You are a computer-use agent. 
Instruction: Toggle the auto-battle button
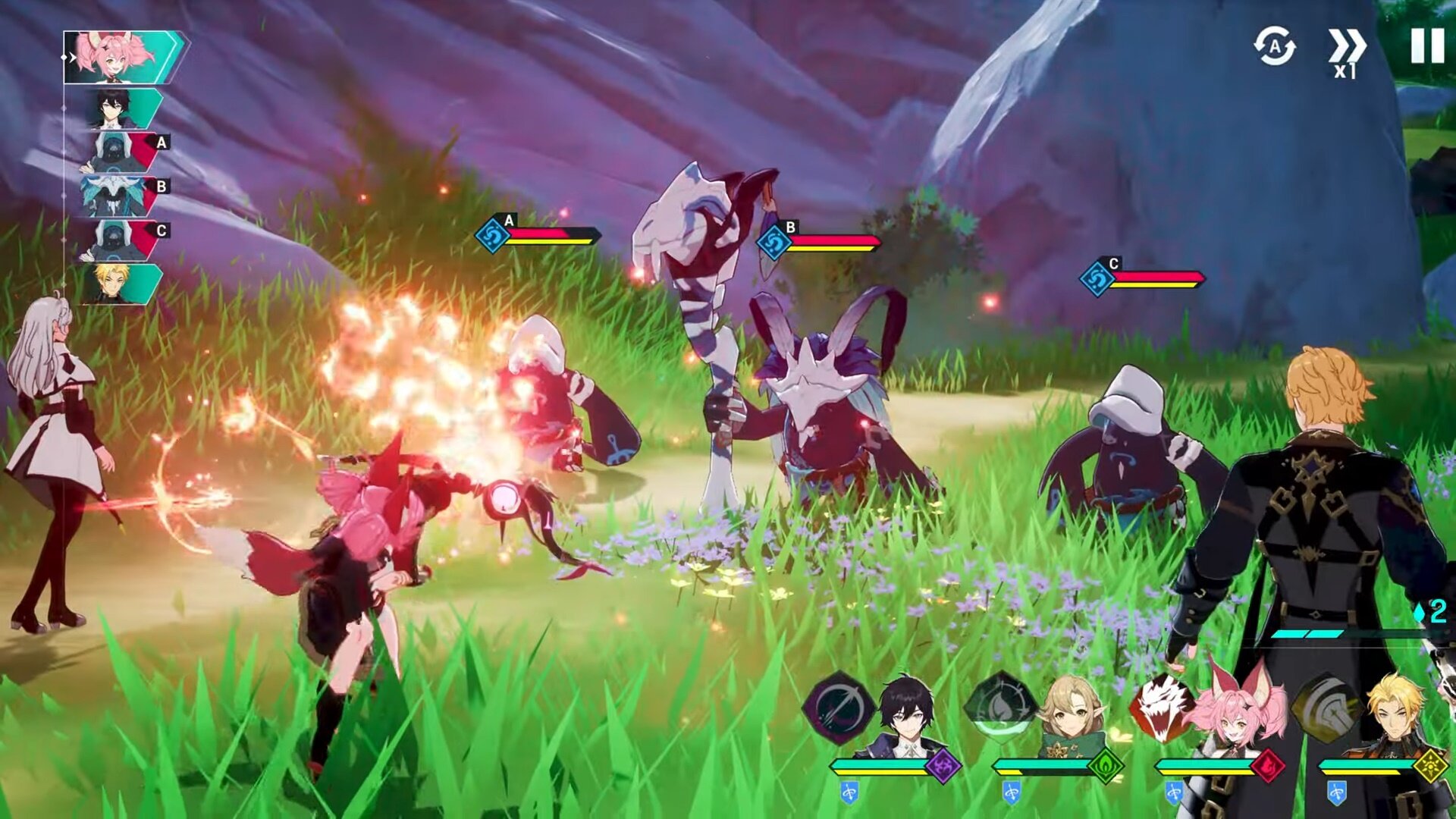click(1274, 46)
